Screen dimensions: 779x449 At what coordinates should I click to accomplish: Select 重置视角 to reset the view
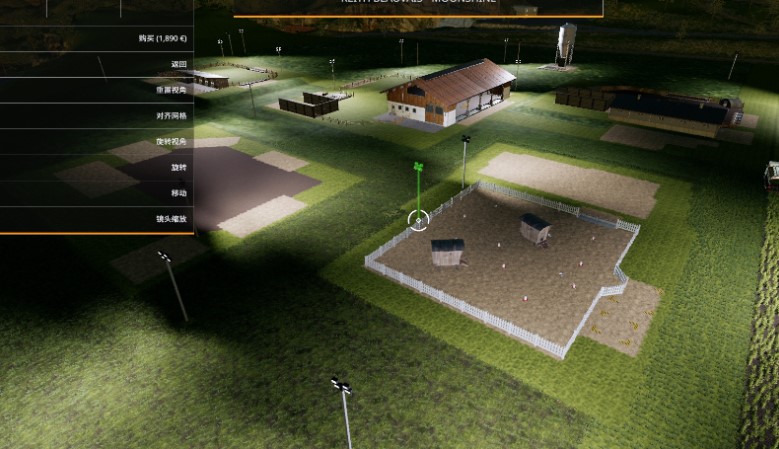[170, 90]
